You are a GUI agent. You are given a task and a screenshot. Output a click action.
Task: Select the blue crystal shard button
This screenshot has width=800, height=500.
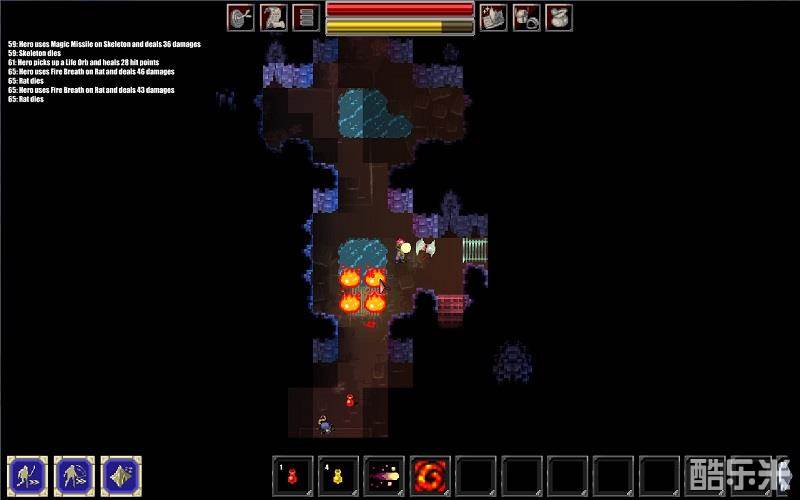tap(121, 475)
